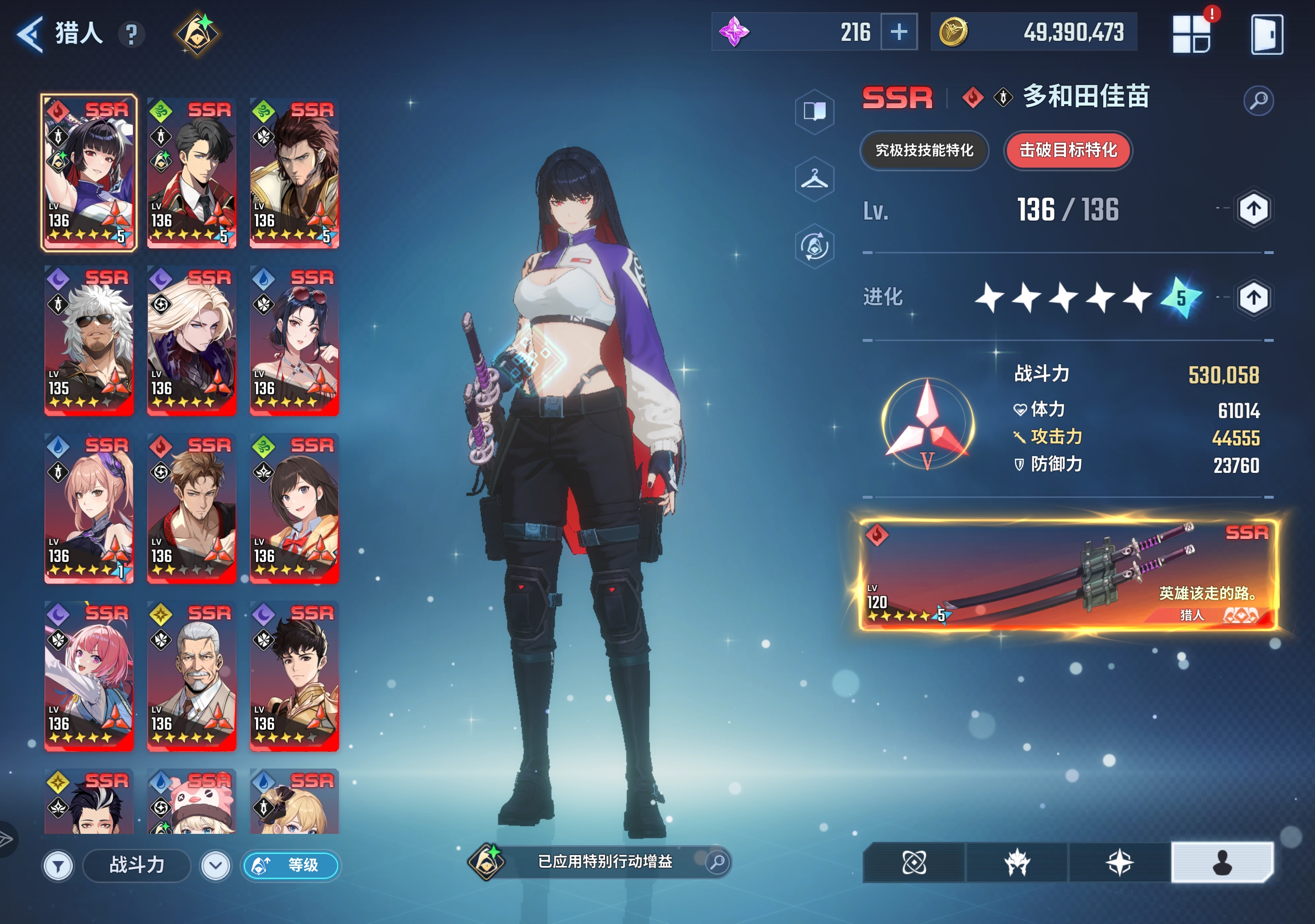Open the book icon hexagon button
The height and width of the screenshot is (924, 1315).
pyautogui.click(x=814, y=111)
